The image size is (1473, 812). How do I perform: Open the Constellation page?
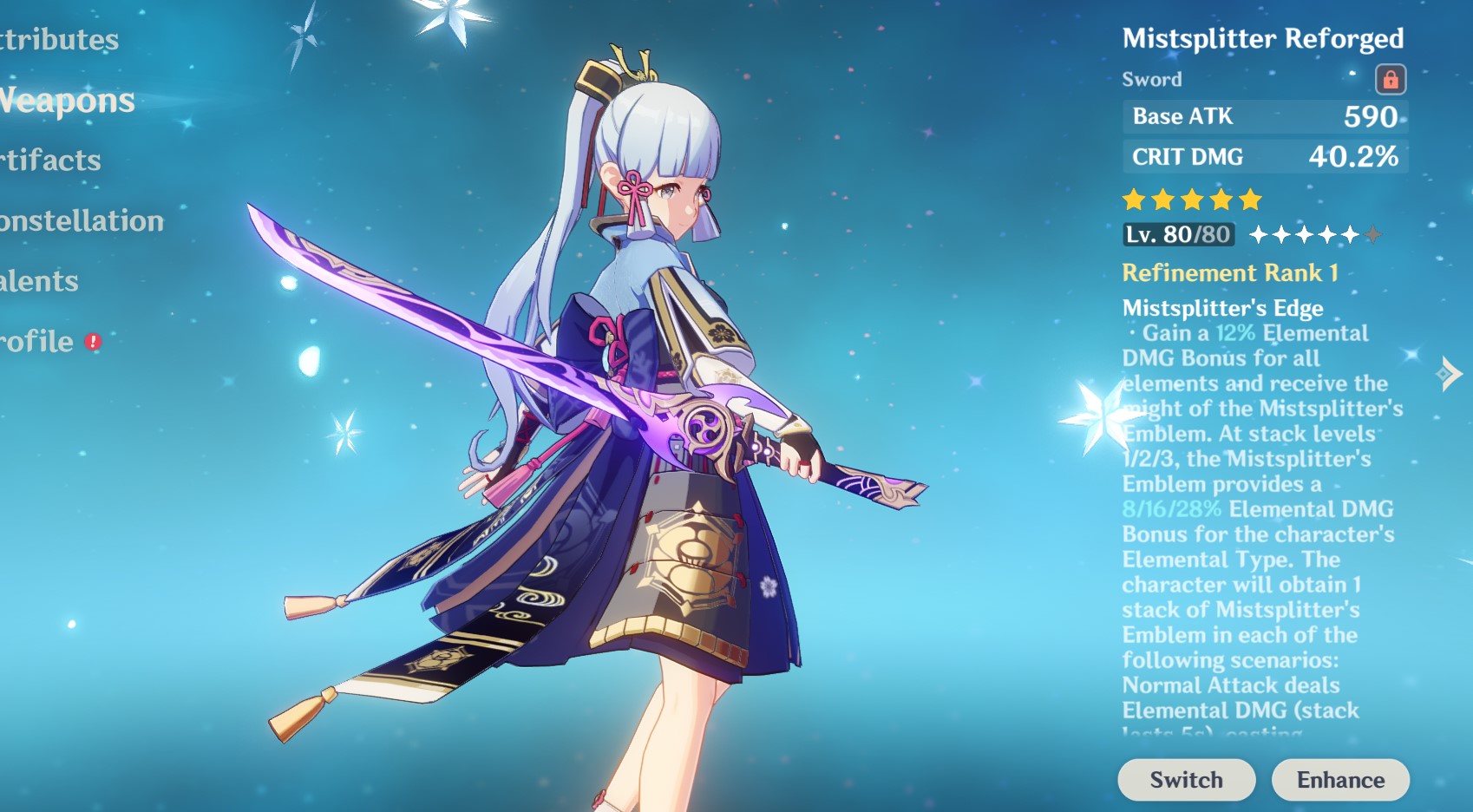[x=78, y=222]
